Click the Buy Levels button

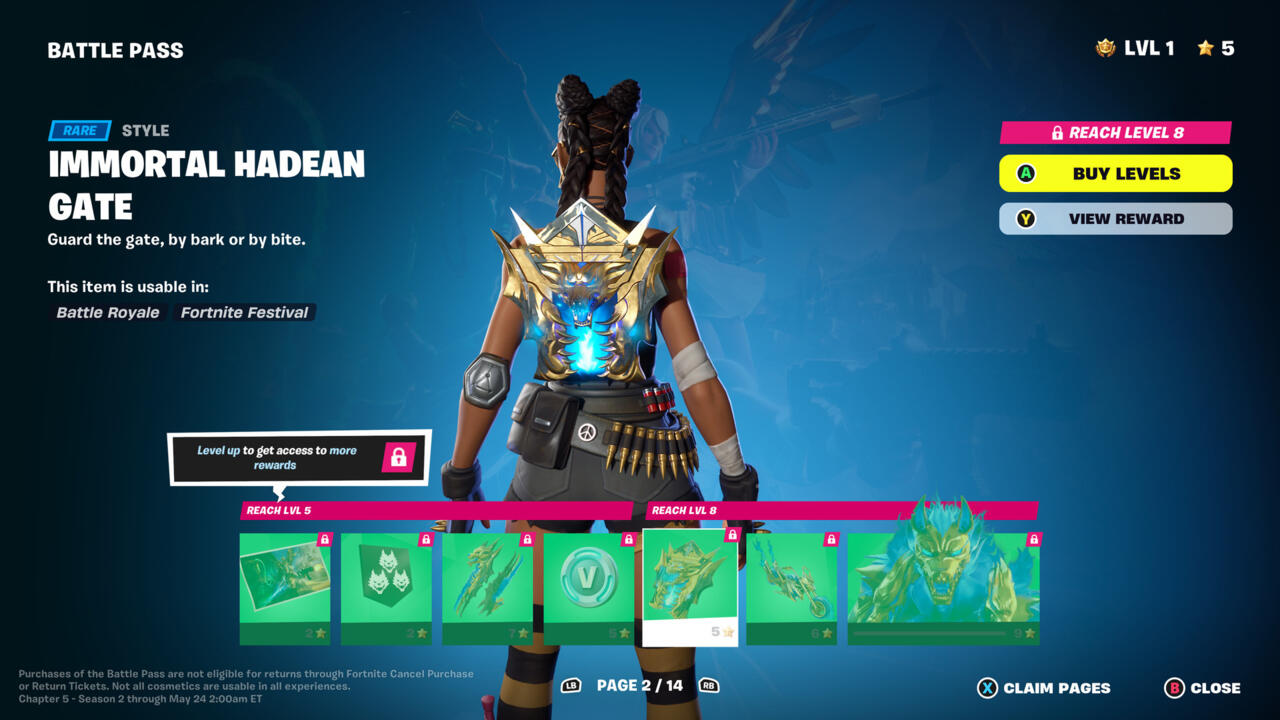click(1115, 174)
